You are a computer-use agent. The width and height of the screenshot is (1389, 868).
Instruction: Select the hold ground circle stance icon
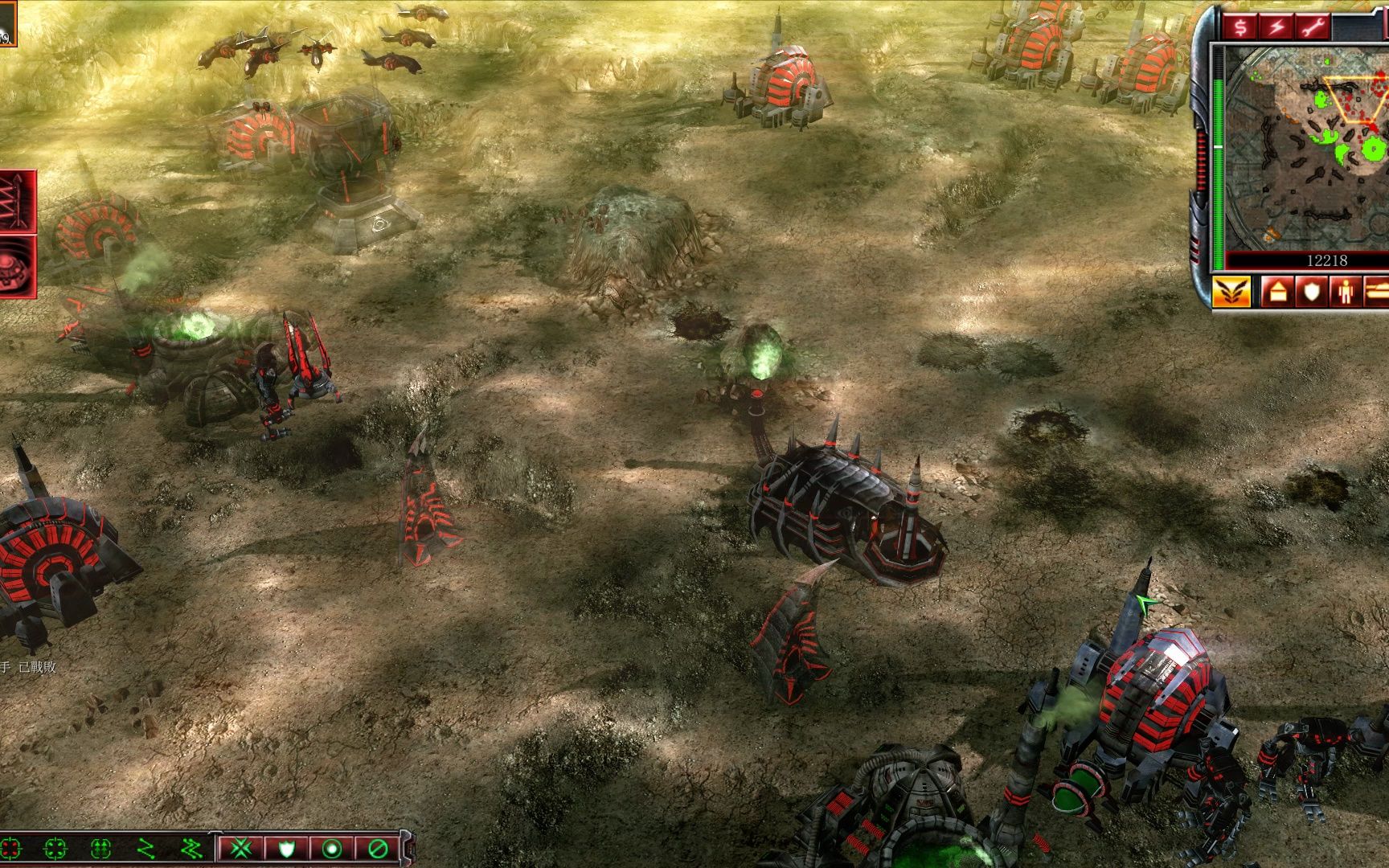point(332,848)
